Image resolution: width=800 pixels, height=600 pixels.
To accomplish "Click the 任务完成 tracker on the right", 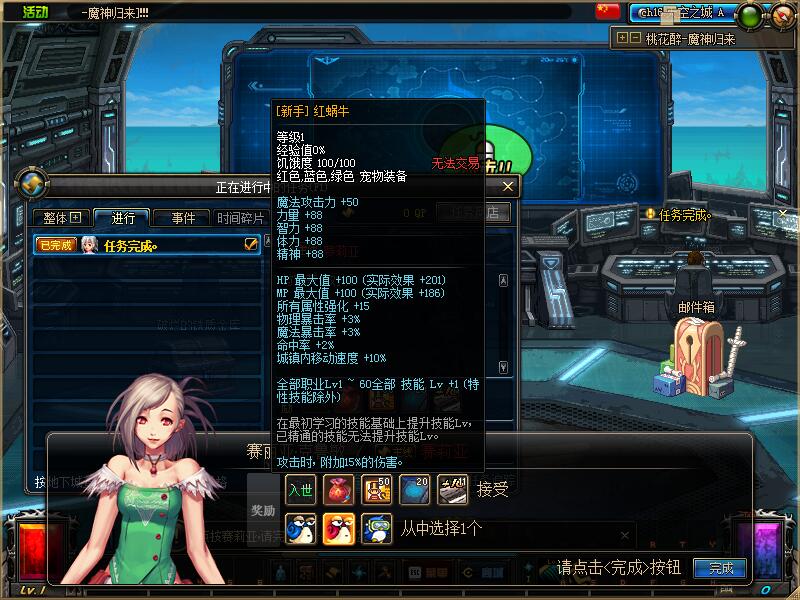I will [684, 214].
